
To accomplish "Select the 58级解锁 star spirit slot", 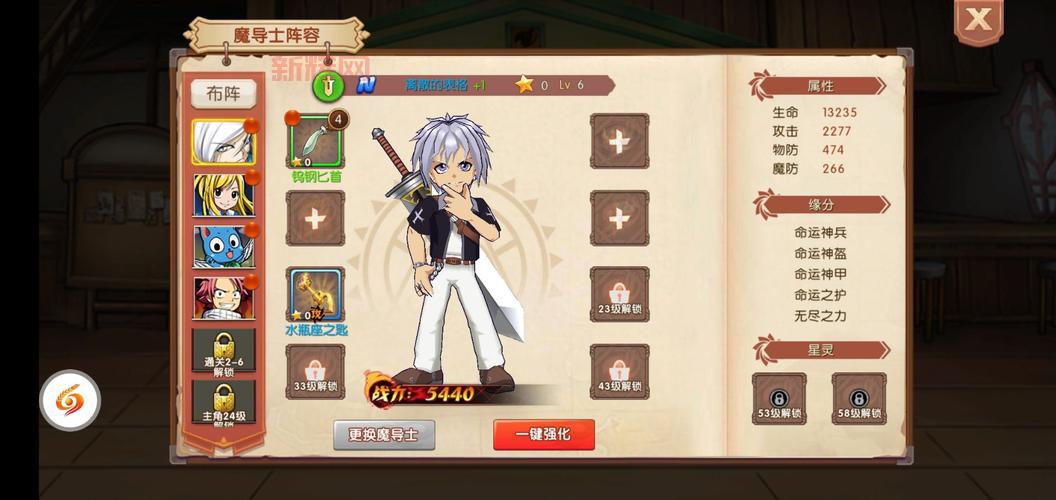I will (858, 399).
